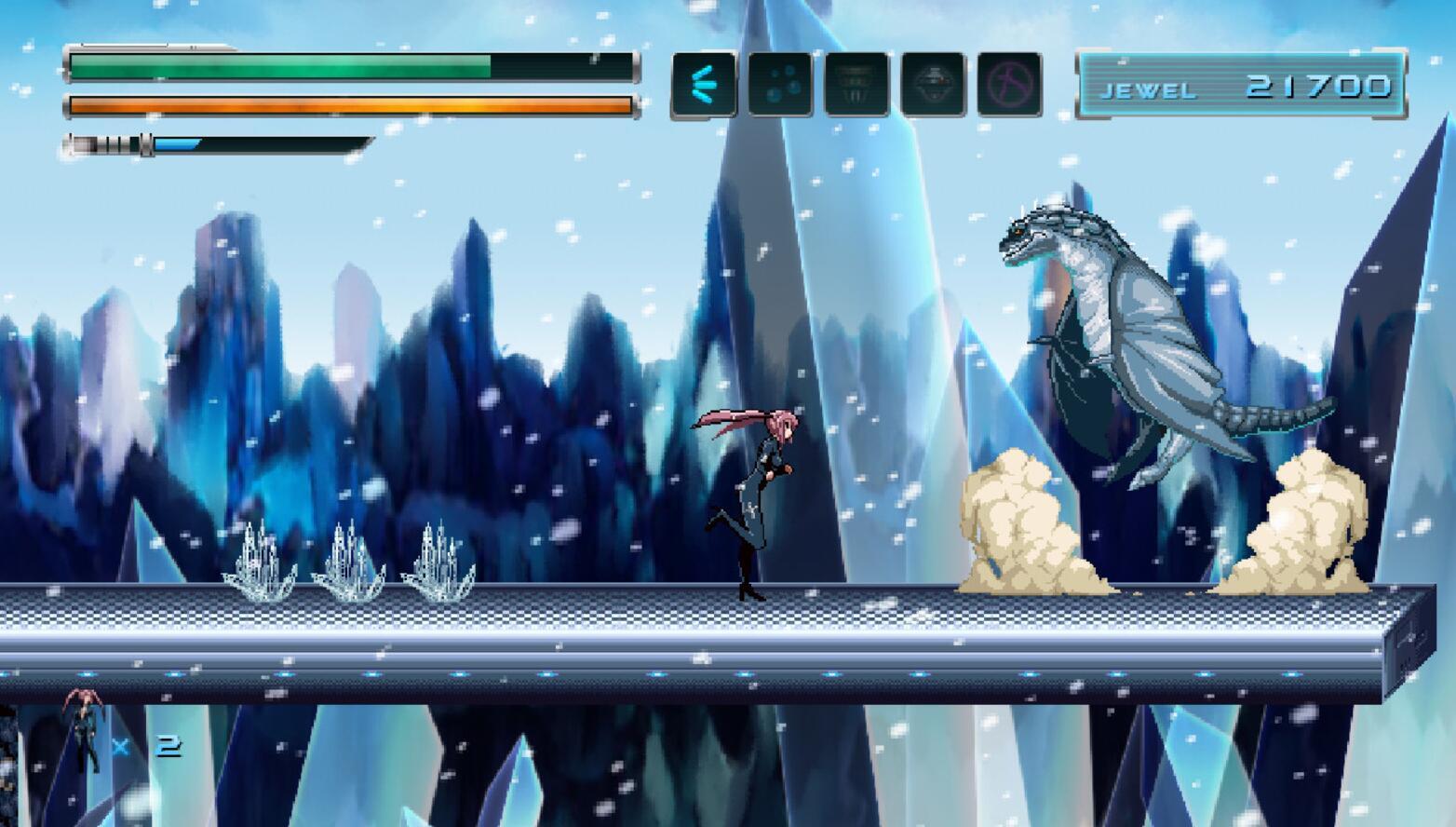Click the darkened shield ability icon

[x=857, y=85]
